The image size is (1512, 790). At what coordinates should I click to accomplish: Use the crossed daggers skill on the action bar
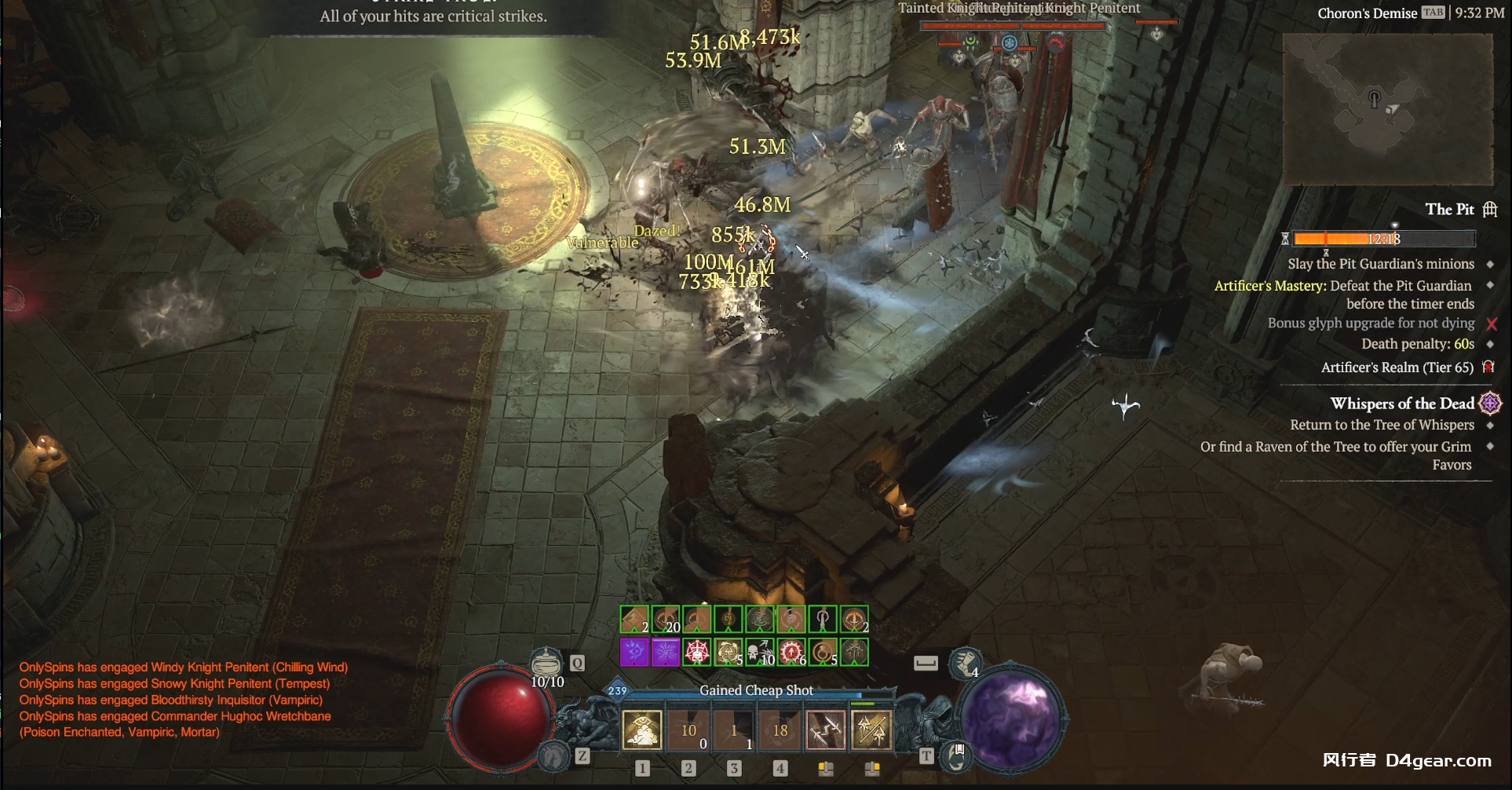826,730
